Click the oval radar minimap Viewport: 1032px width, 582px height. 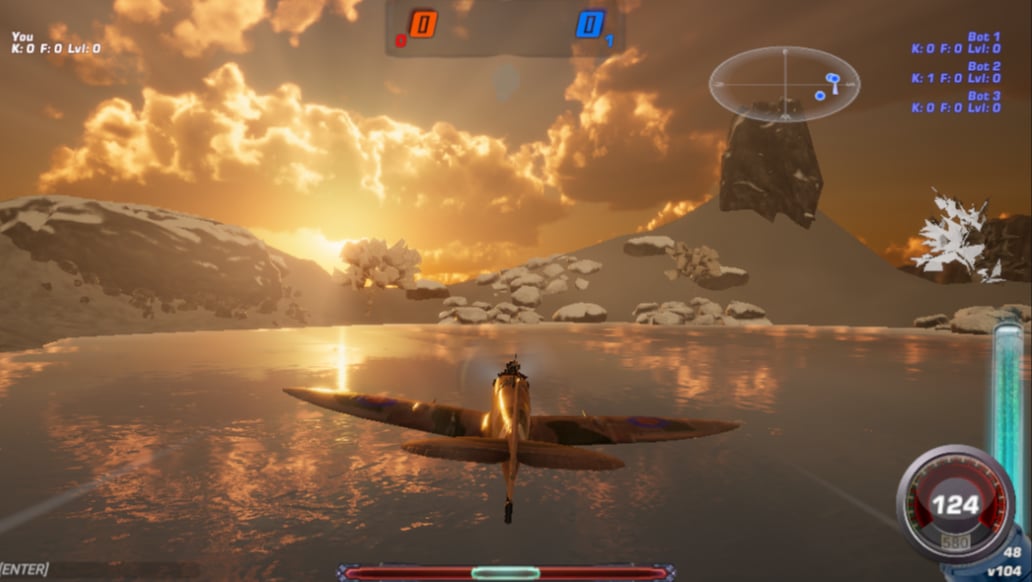click(784, 84)
